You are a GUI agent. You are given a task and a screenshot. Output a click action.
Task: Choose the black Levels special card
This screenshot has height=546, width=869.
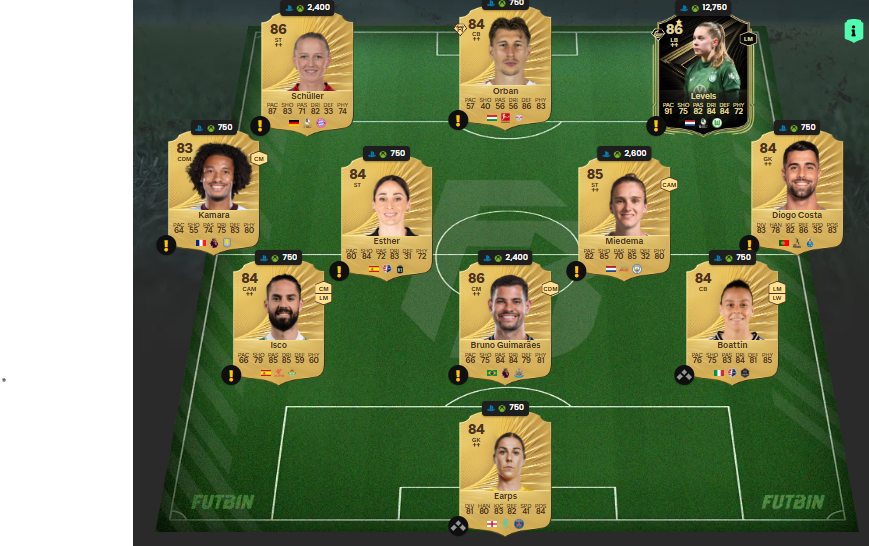point(703,72)
